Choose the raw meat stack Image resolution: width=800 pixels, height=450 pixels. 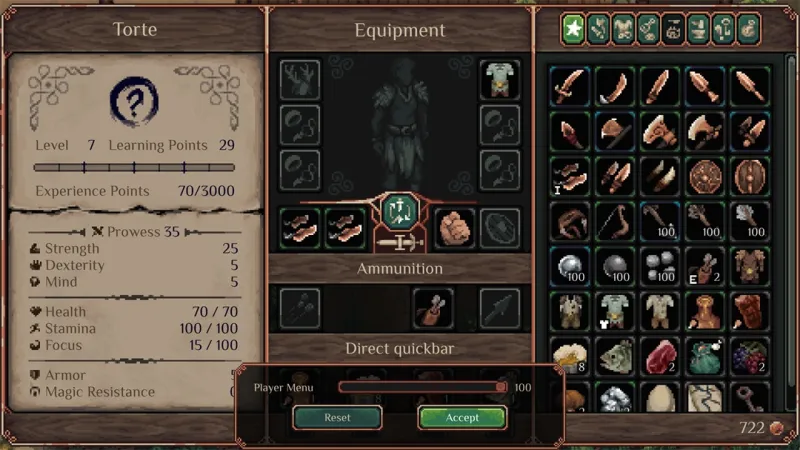[x=658, y=356]
